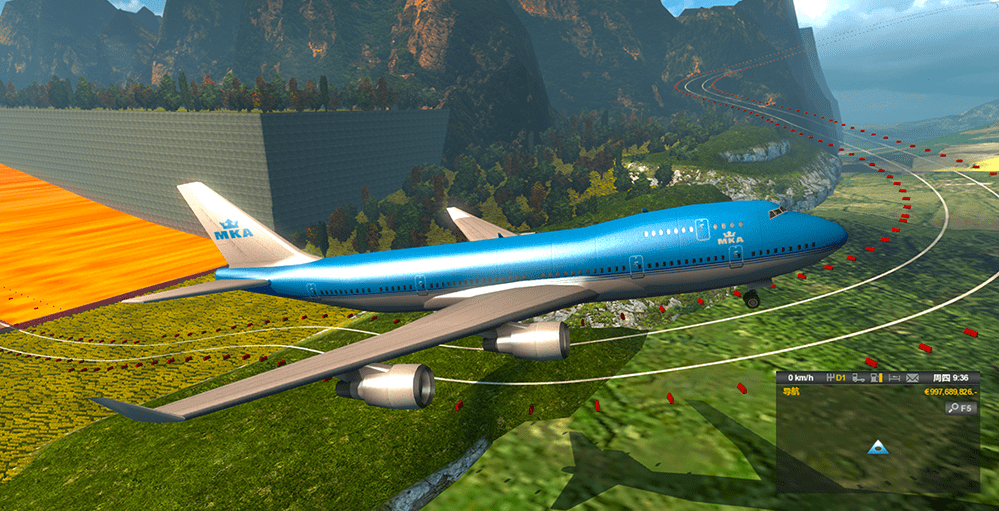Click the minimap's blue player arrow
Image resolution: width=999 pixels, height=511 pixels.
(878, 447)
